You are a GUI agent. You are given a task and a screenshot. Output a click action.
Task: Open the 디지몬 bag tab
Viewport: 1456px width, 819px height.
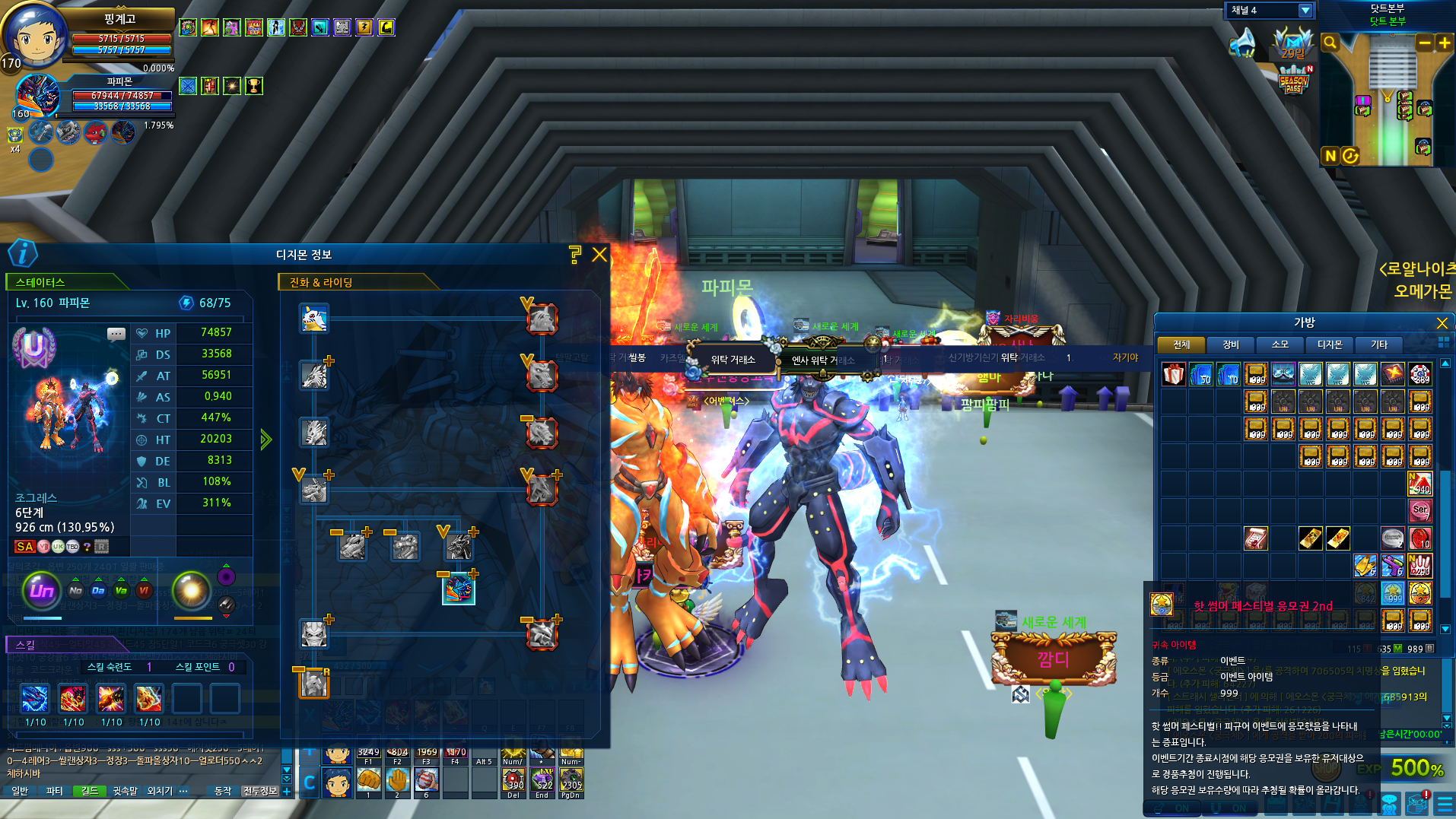pyautogui.click(x=1330, y=345)
